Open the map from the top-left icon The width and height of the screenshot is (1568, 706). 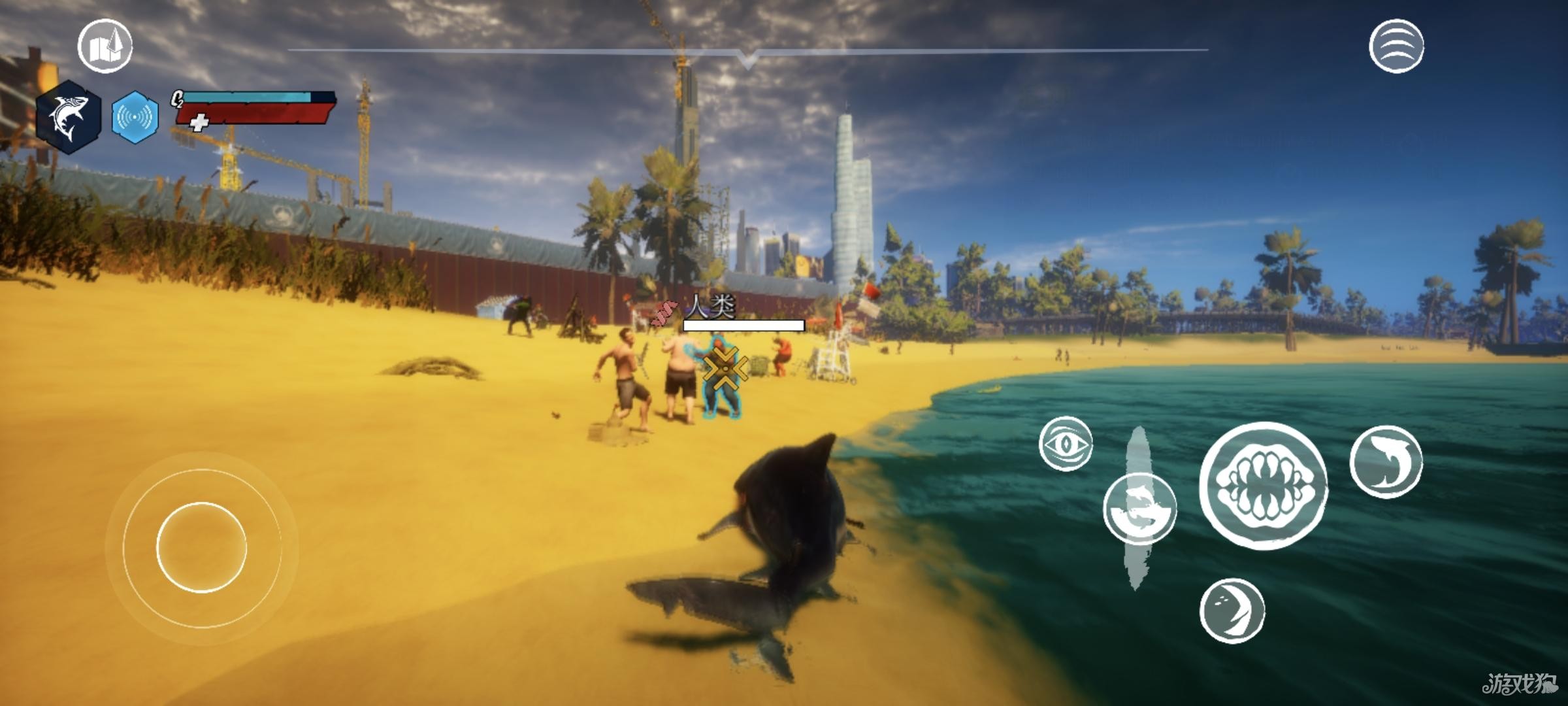click(x=105, y=46)
